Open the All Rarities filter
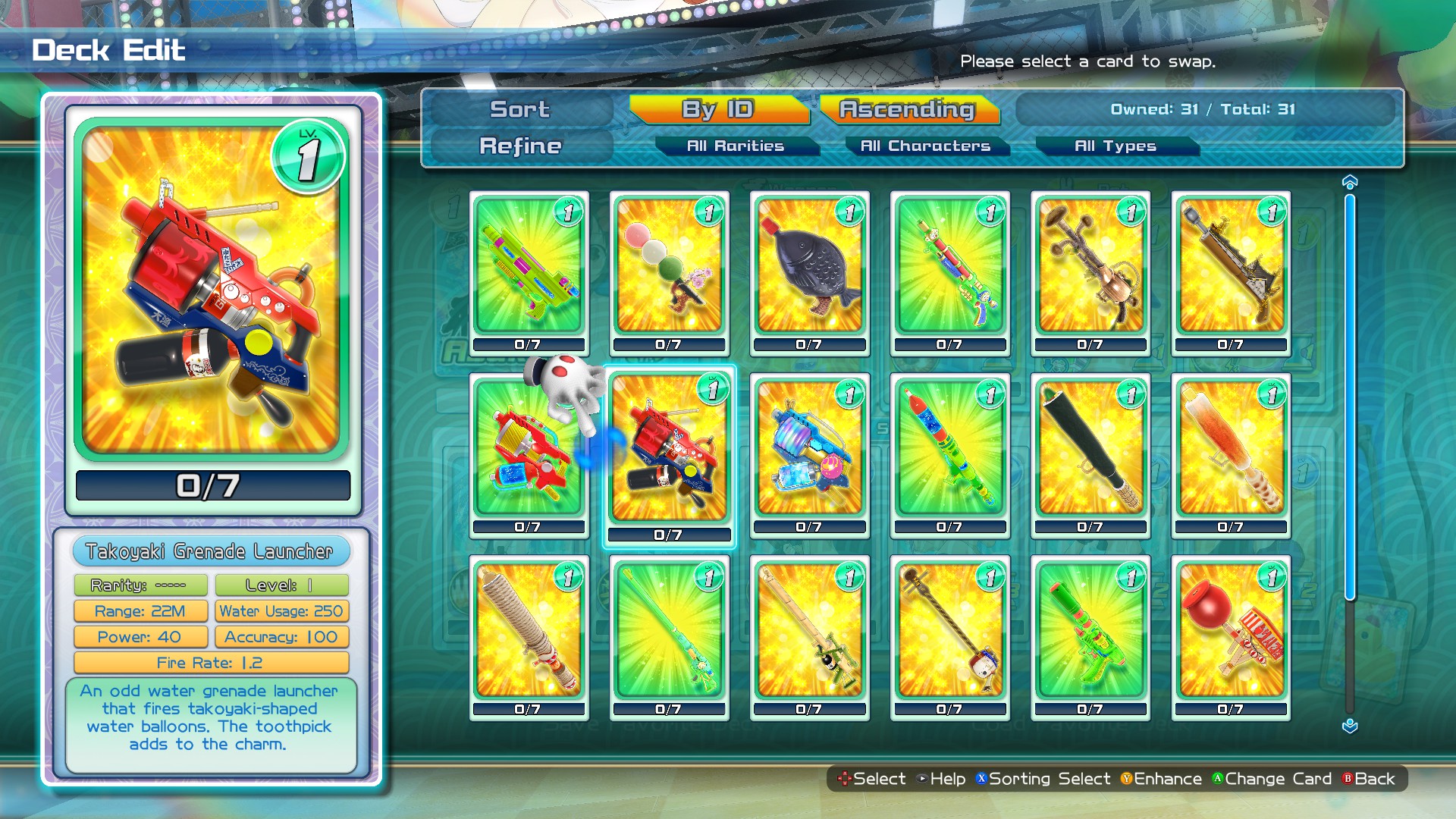The height and width of the screenshot is (819, 1456). click(737, 146)
